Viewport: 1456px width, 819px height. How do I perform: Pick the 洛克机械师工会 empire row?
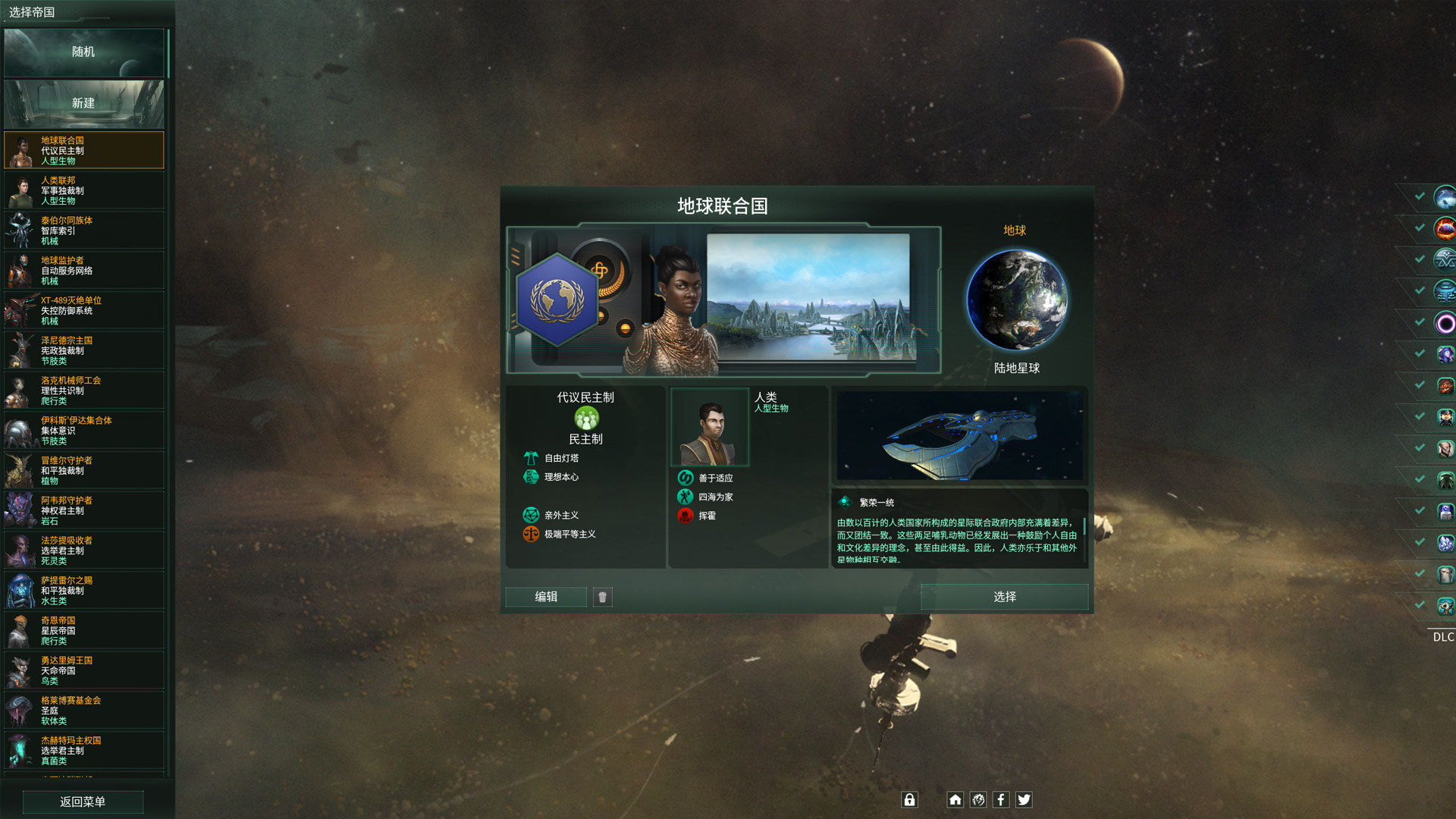(83, 391)
